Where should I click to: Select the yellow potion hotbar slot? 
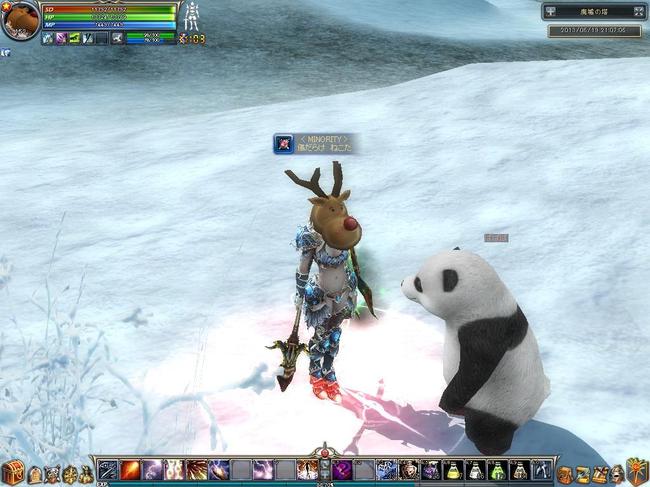(x=453, y=469)
